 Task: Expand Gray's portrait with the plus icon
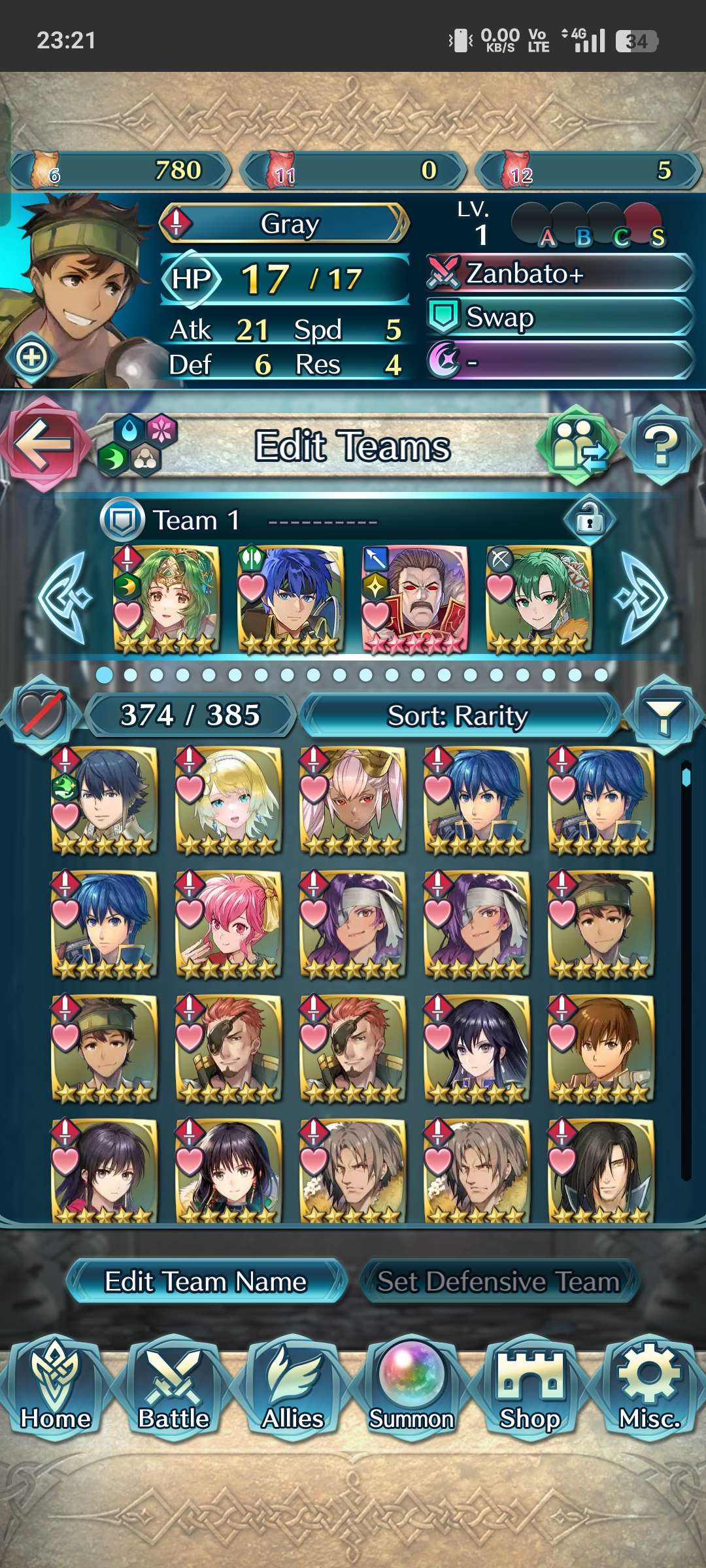click(x=32, y=357)
